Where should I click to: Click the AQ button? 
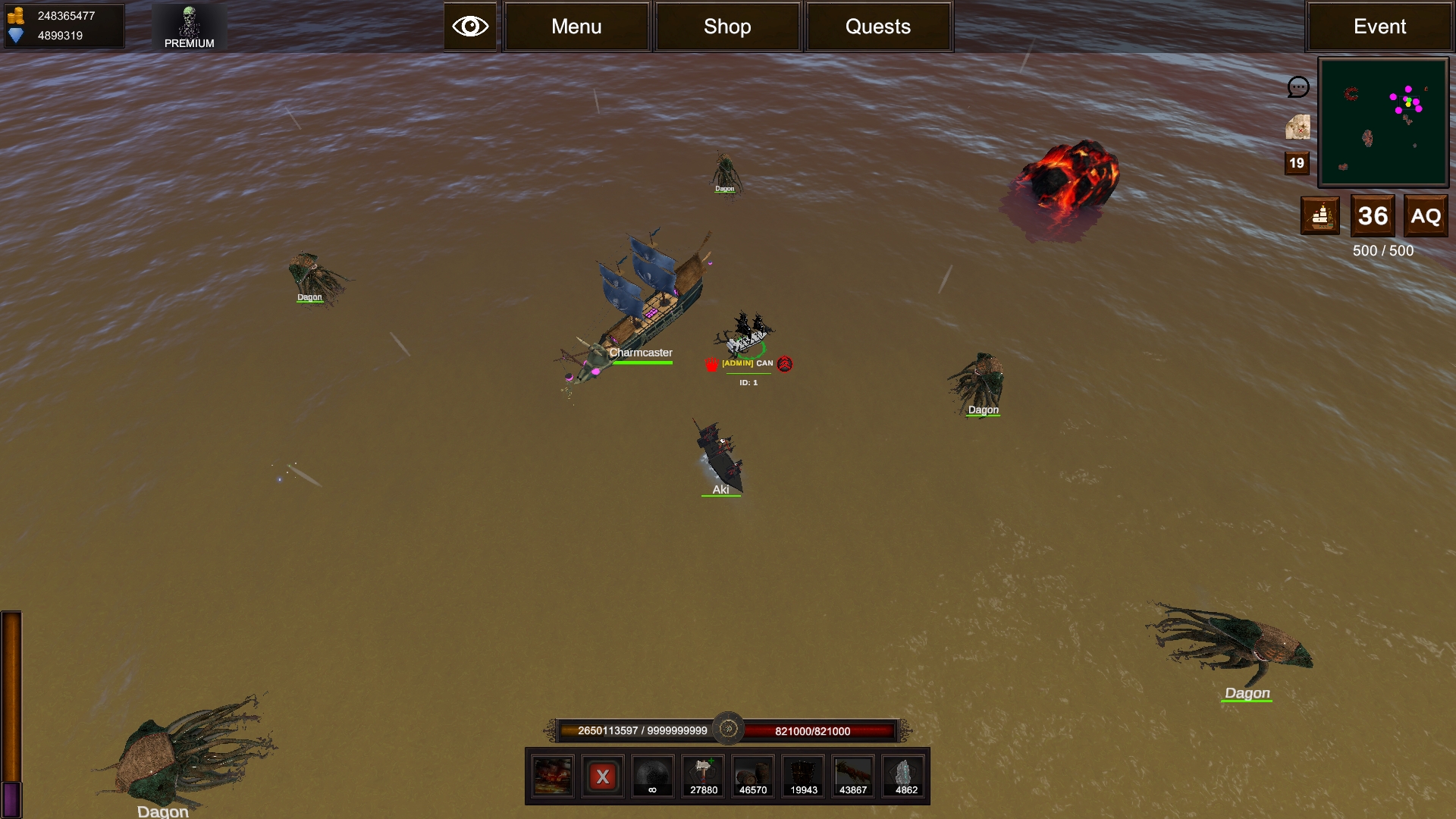point(1426,216)
